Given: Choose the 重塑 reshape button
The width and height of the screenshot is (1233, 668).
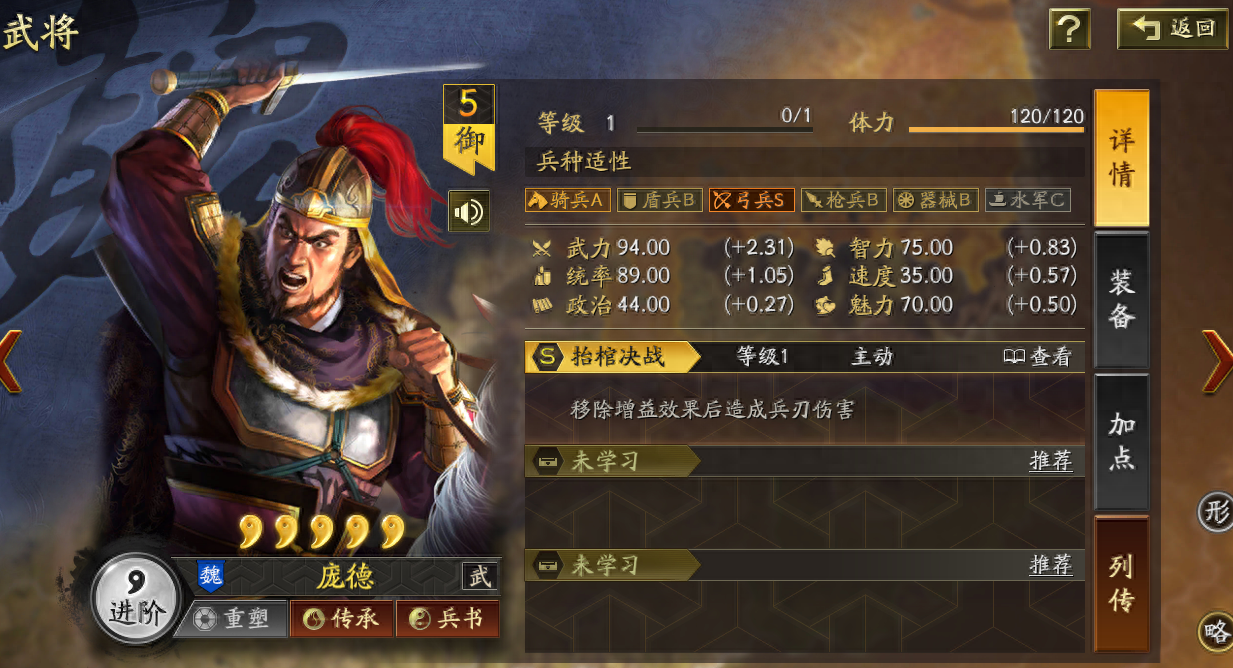Looking at the screenshot, I should pos(232,619).
